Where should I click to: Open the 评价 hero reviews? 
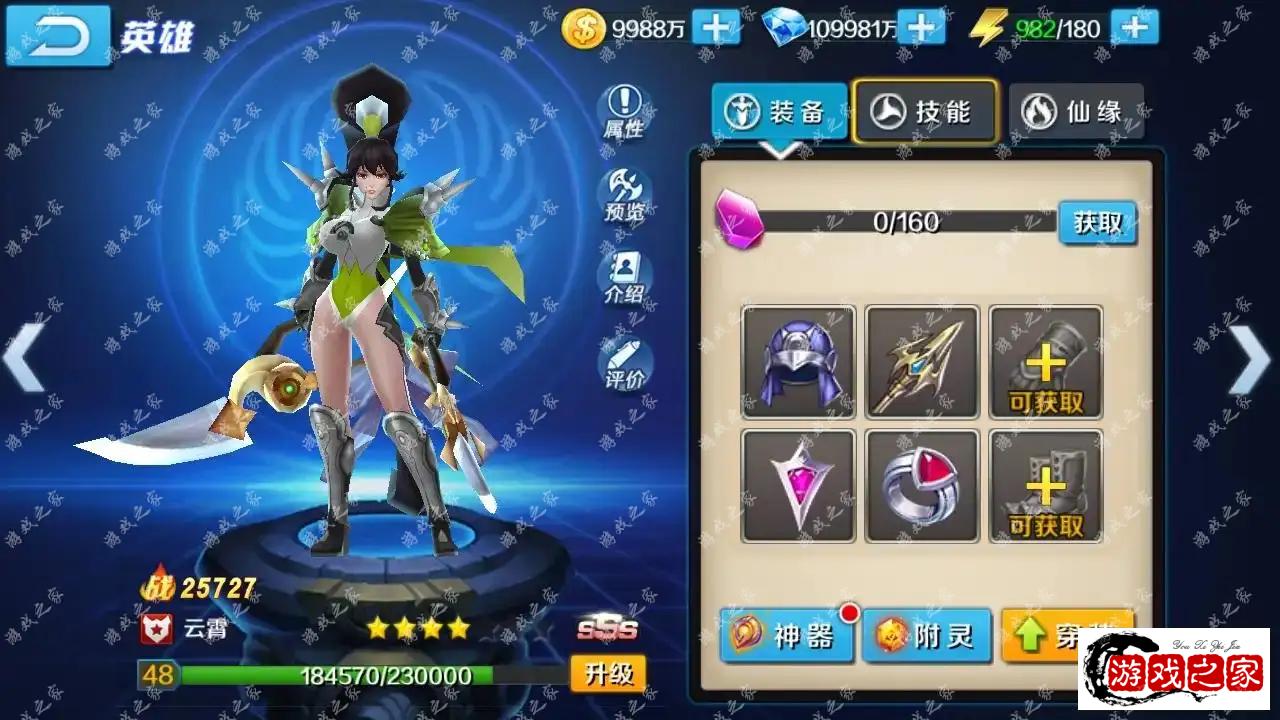pyautogui.click(x=624, y=364)
